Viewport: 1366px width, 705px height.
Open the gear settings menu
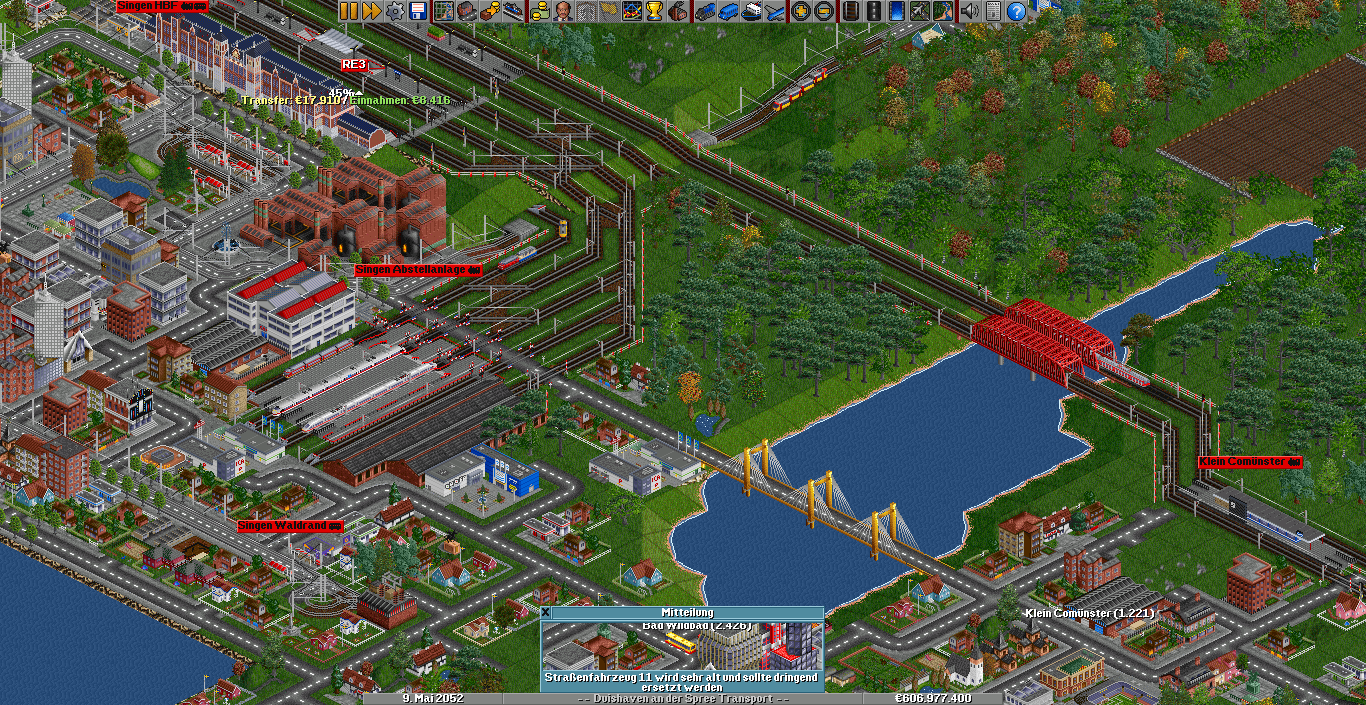(395, 11)
